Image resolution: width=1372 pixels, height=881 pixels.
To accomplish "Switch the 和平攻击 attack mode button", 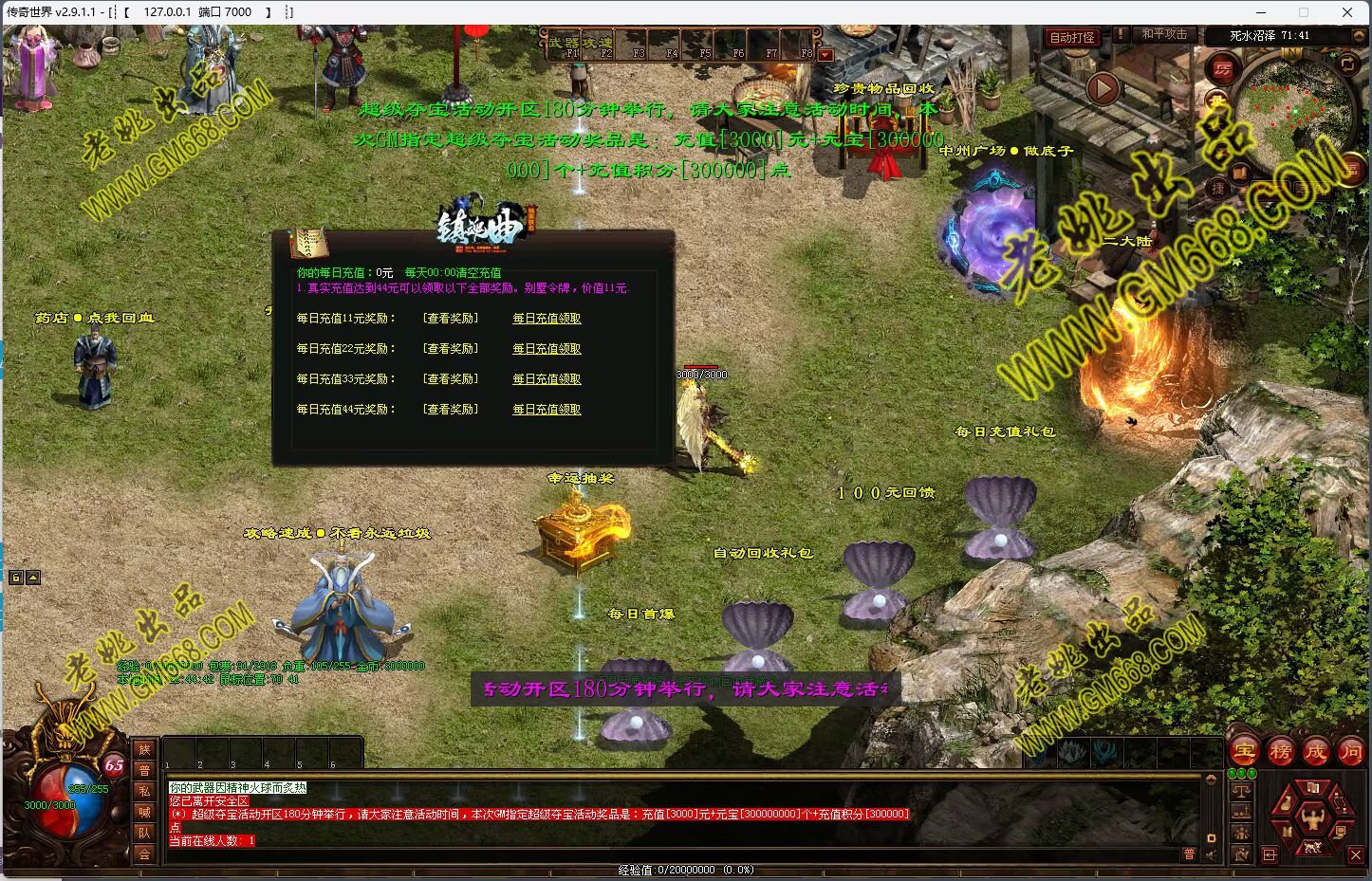I will click(x=1163, y=34).
